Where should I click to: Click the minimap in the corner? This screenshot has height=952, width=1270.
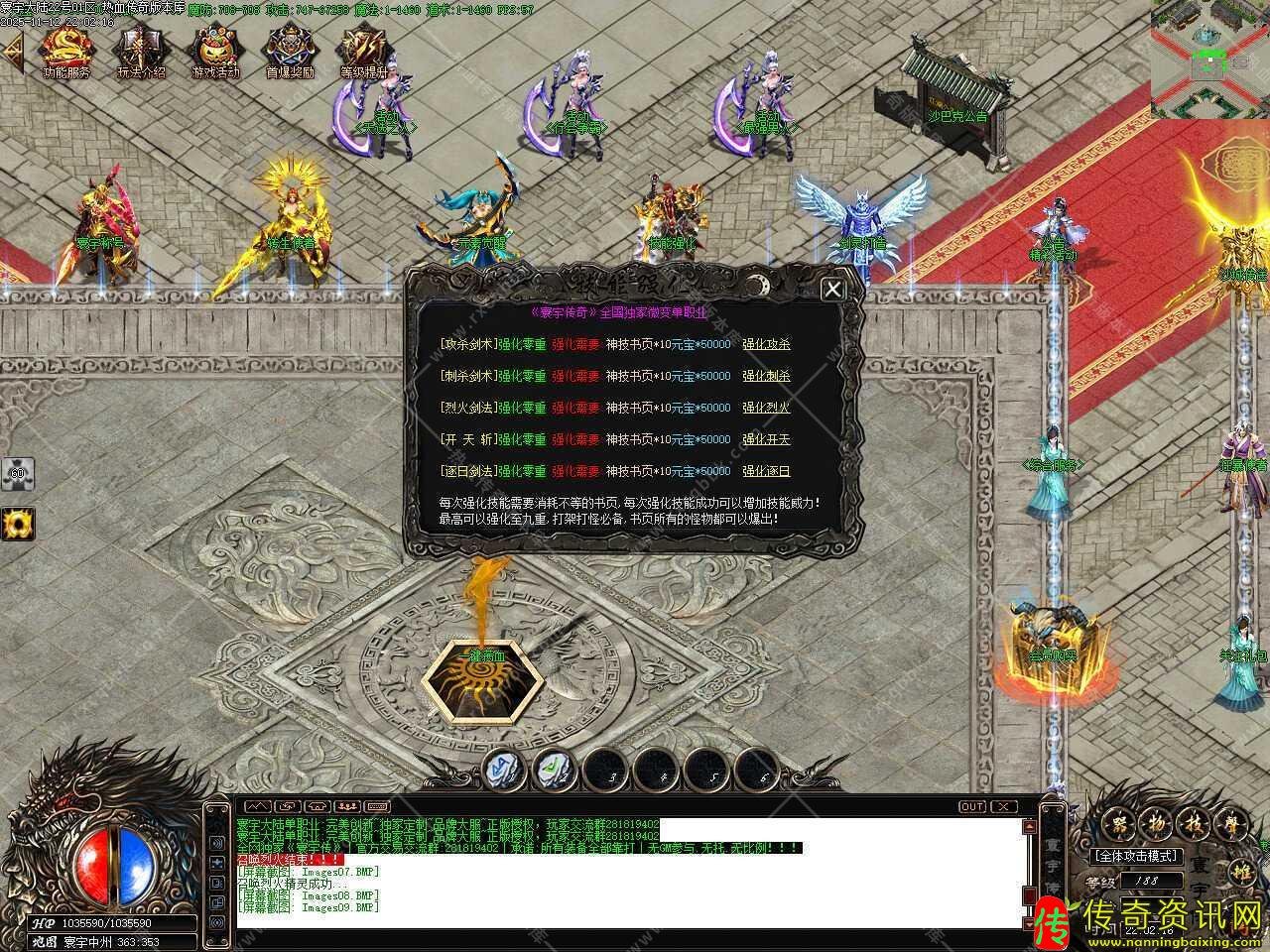tap(1209, 59)
